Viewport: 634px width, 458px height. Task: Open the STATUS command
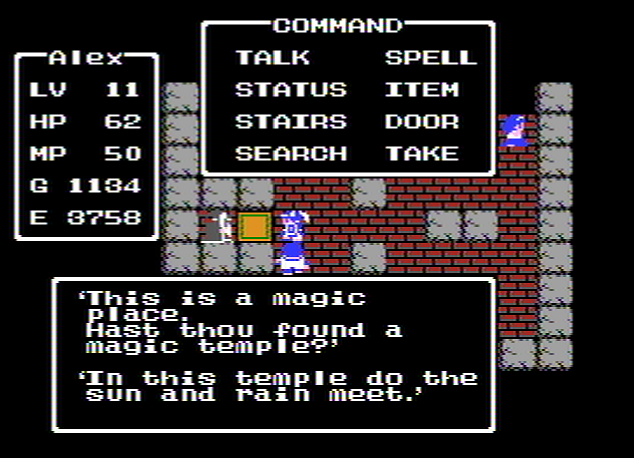click(290, 90)
